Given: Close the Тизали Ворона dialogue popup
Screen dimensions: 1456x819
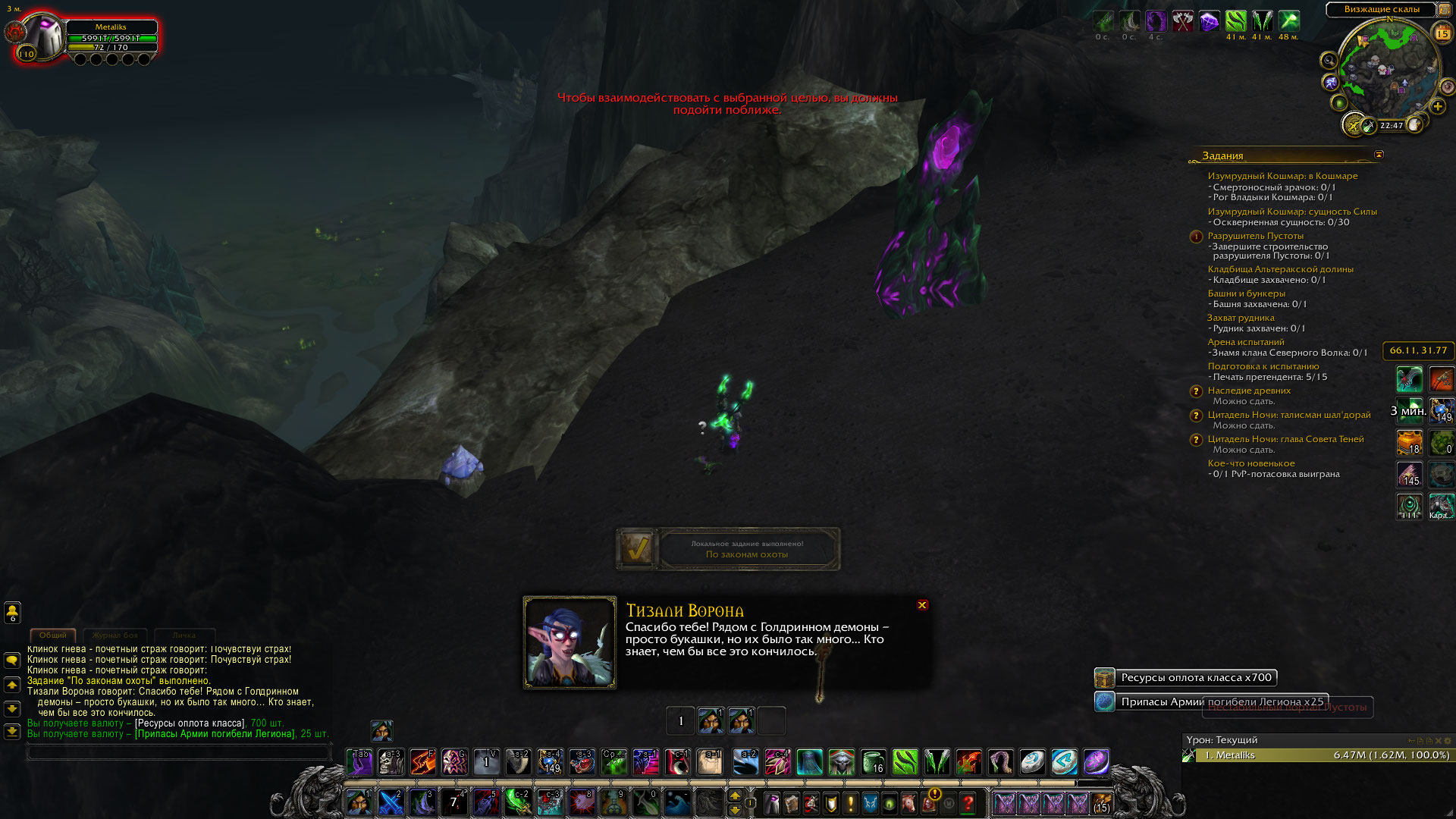Looking at the screenshot, I should coord(922,605).
